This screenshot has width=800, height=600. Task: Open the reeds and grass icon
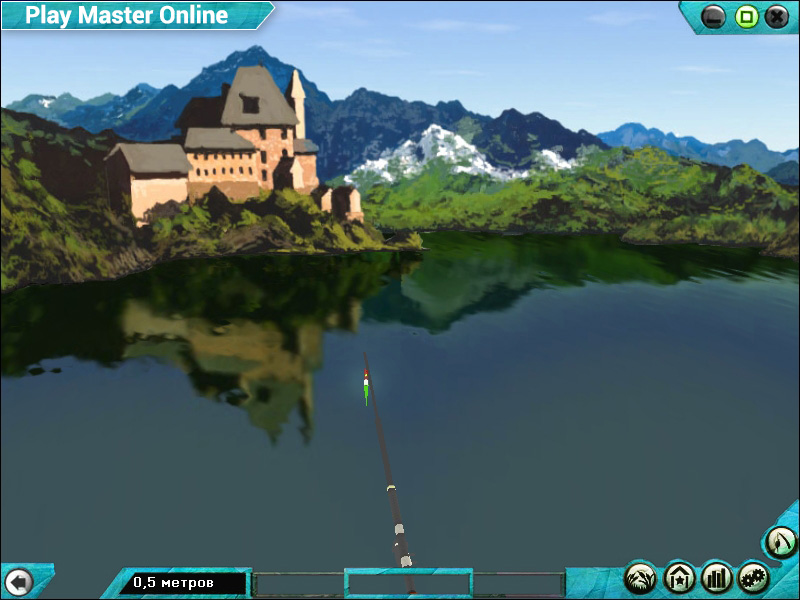[x=640, y=577]
